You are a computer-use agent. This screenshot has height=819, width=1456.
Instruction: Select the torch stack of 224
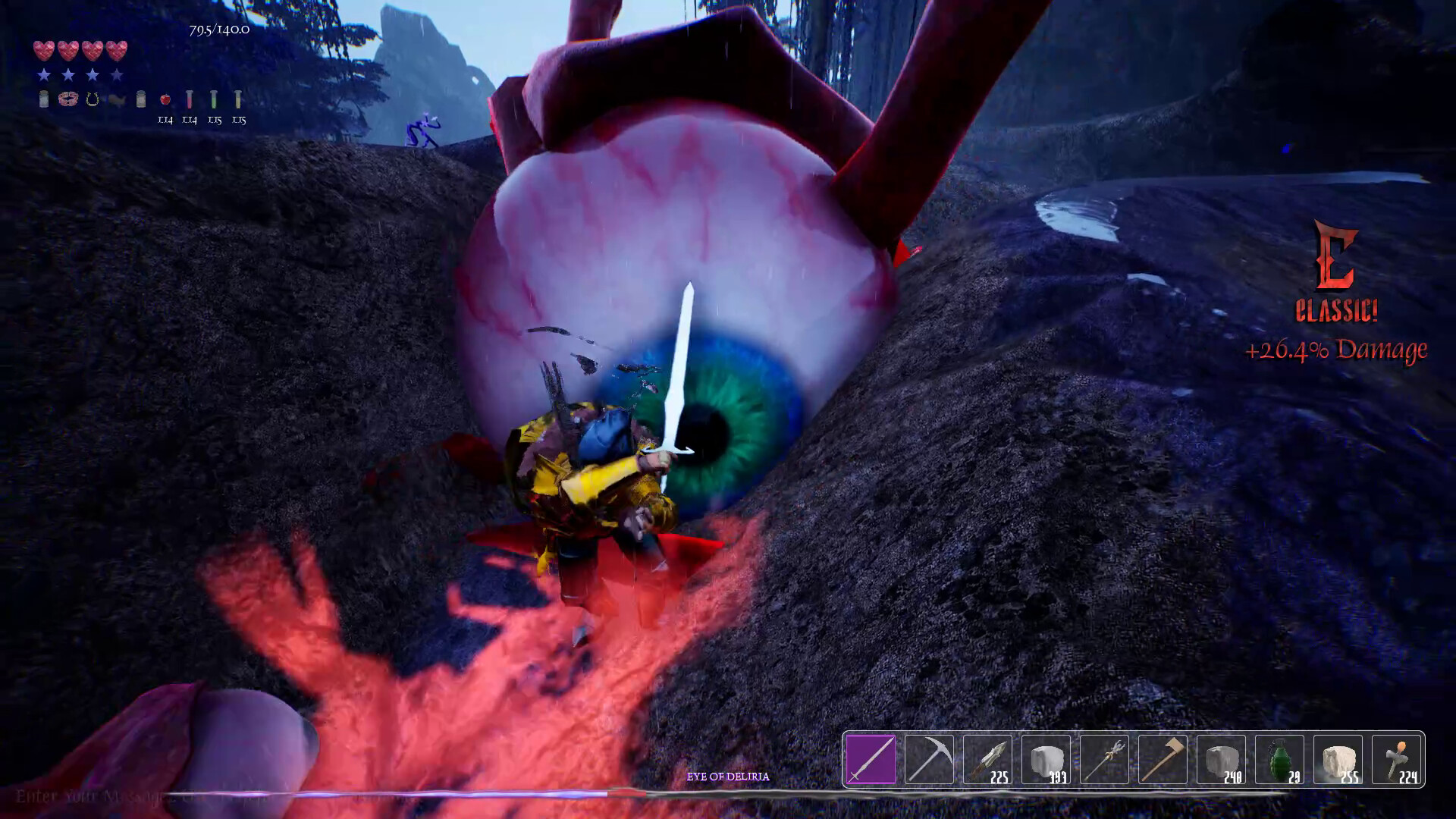tap(1396, 759)
